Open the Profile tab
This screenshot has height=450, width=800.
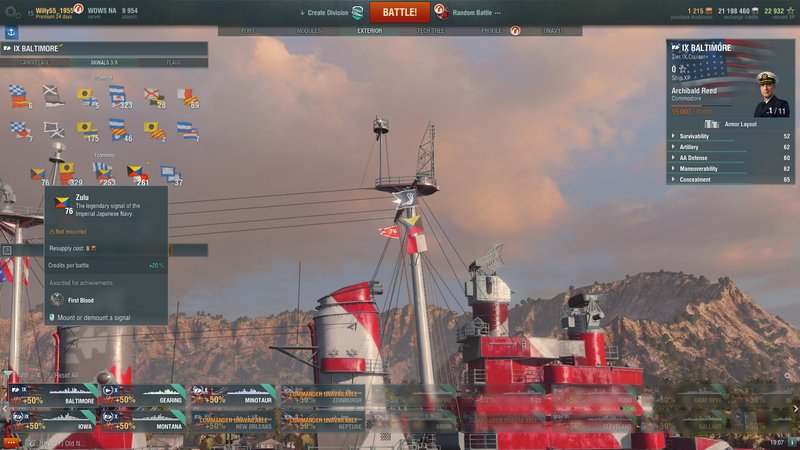tap(491, 31)
